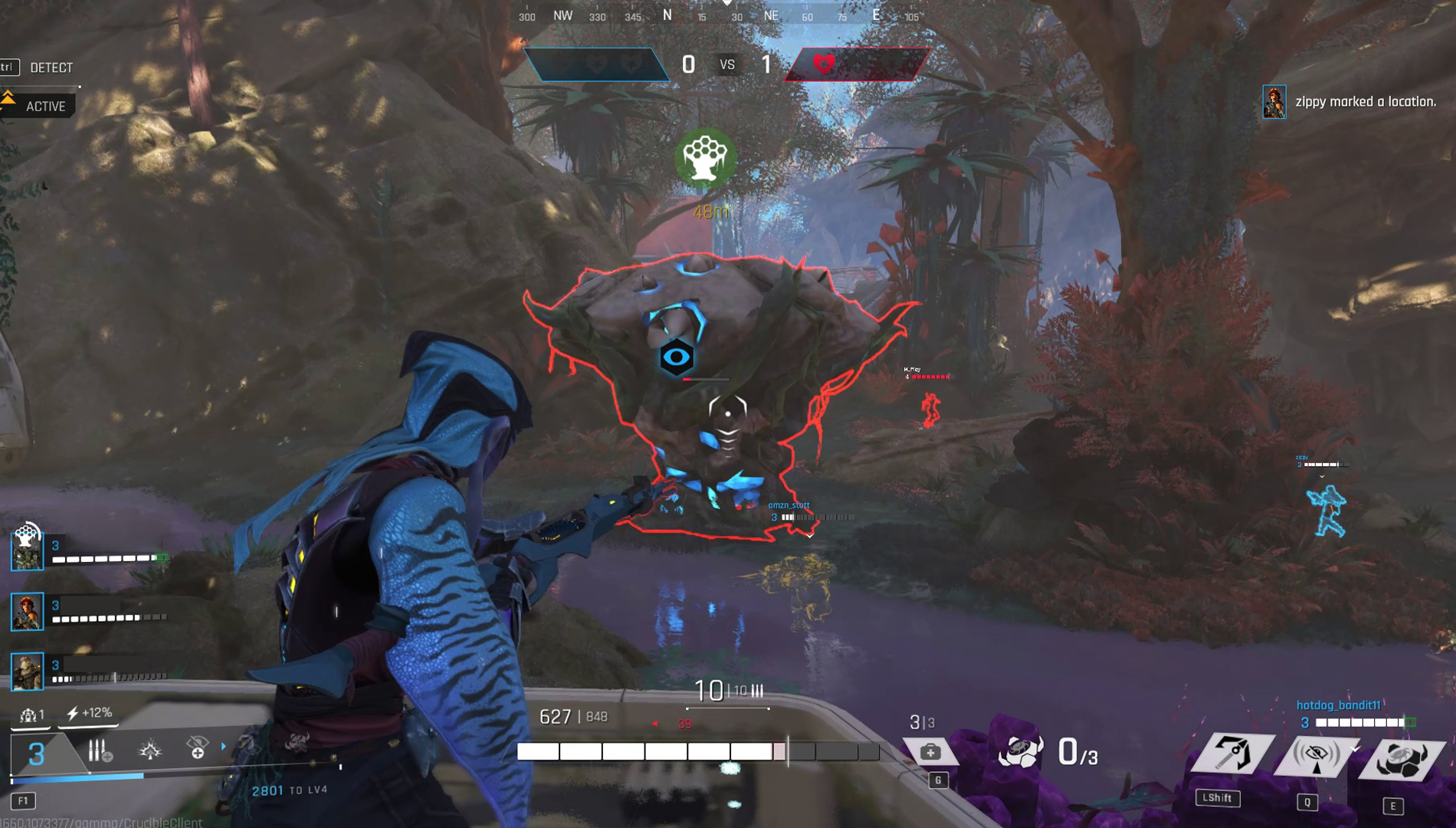Click the compass bar at the top
Viewport: 1456px width, 828px height.
720,15
